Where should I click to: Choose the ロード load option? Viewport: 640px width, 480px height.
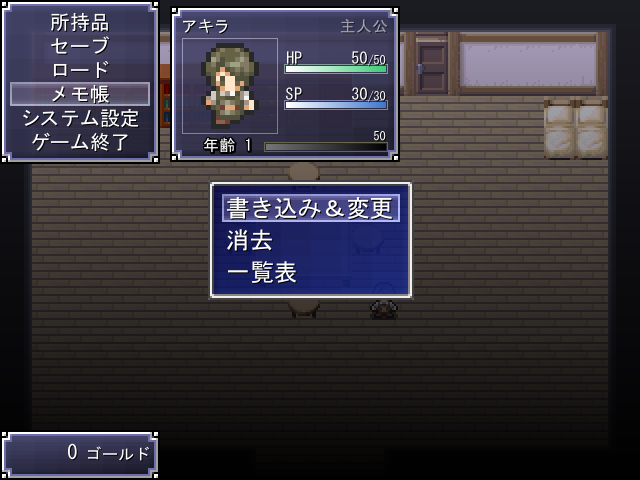tap(80, 70)
